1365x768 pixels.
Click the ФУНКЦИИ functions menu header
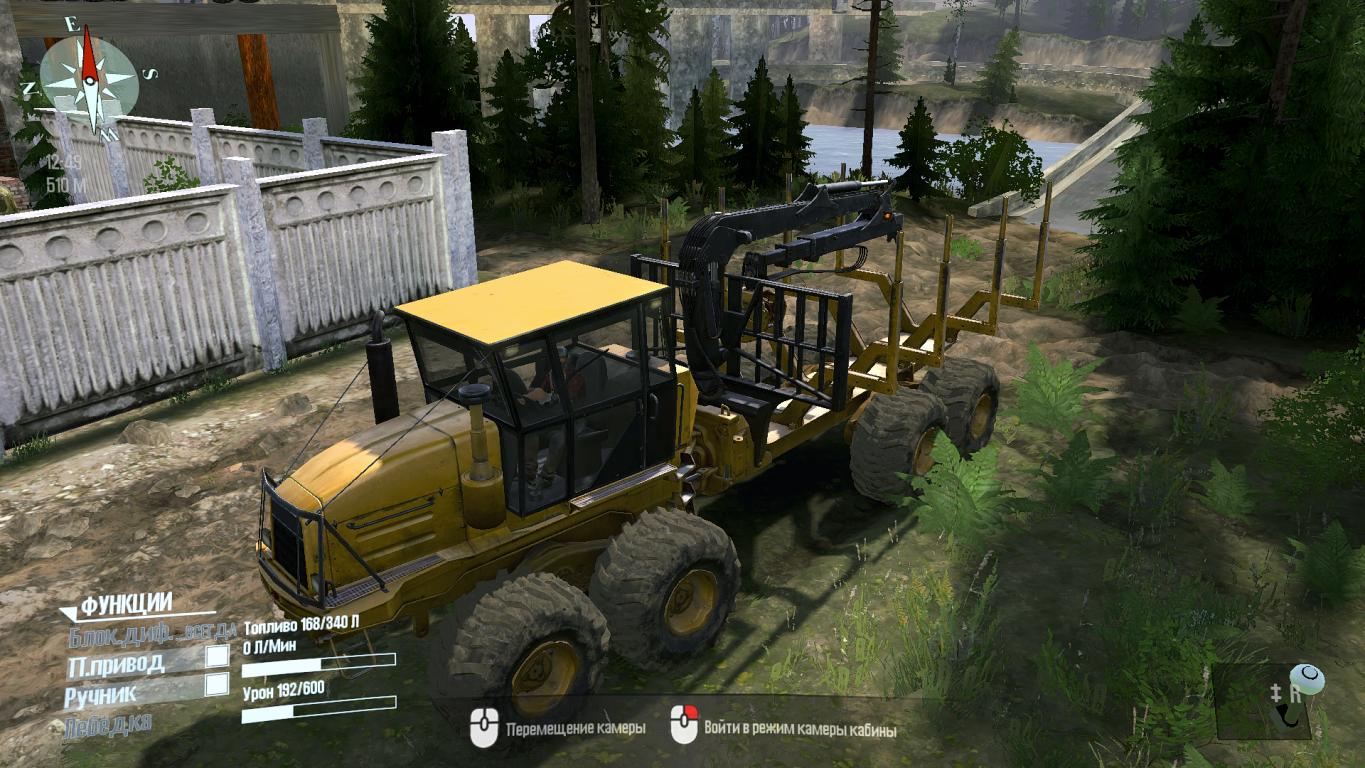[126, 604]
